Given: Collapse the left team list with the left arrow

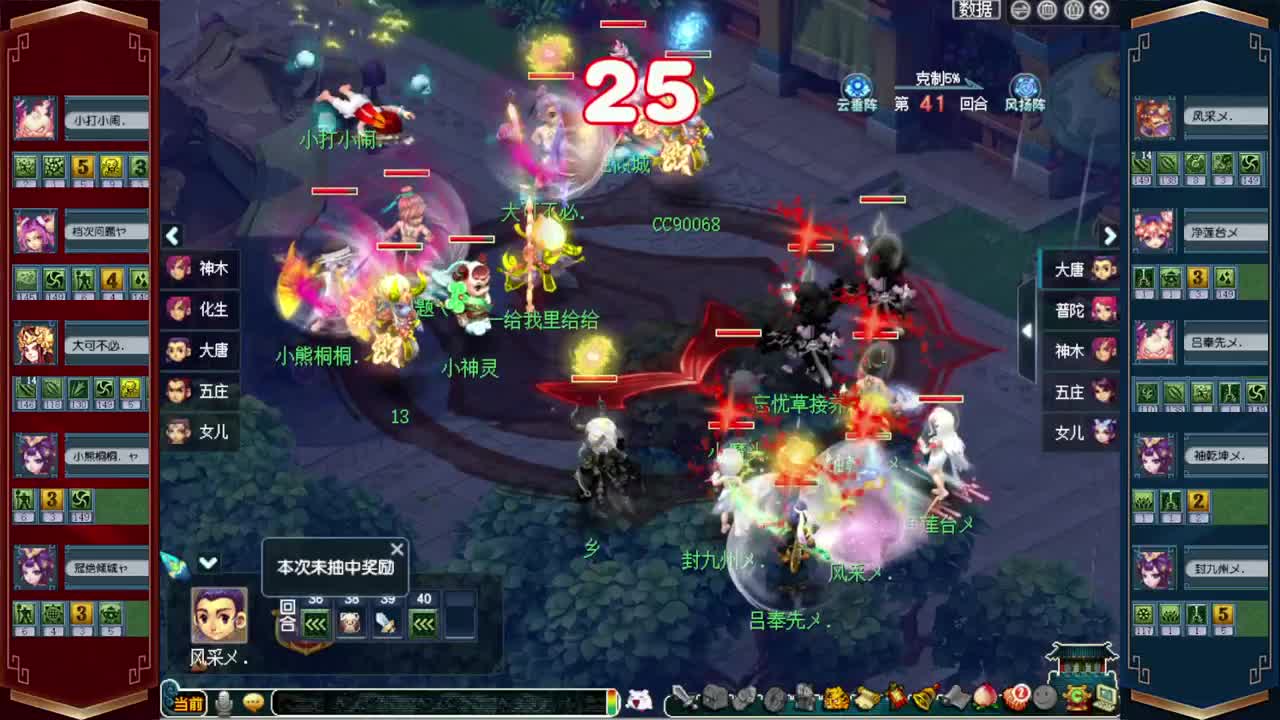Looking at the screenshot, I should click(173, 236).
